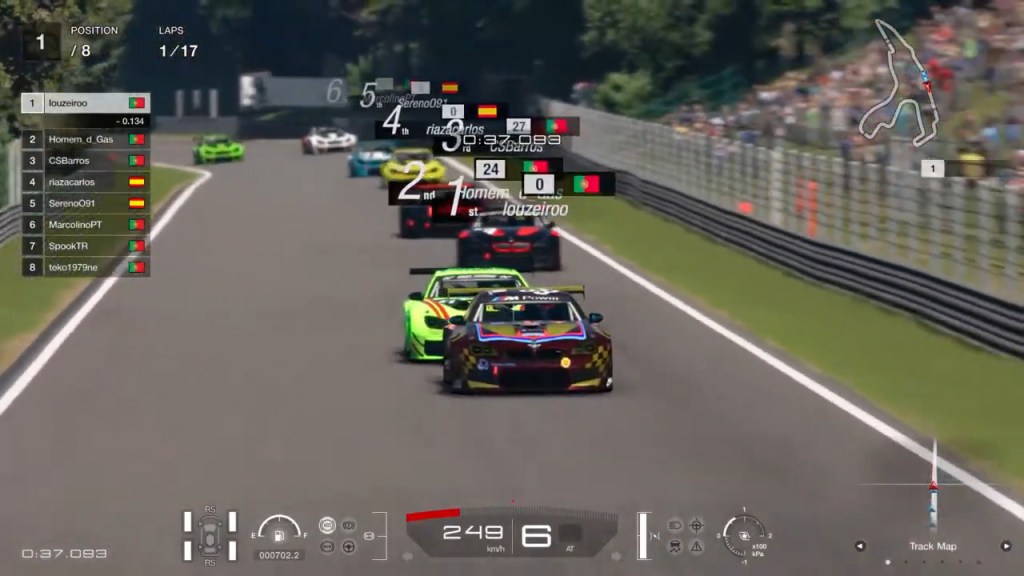This screenshot has width=1024, height=576.
Task: Click the tyre wear car diagram
Action: [210, 535]
